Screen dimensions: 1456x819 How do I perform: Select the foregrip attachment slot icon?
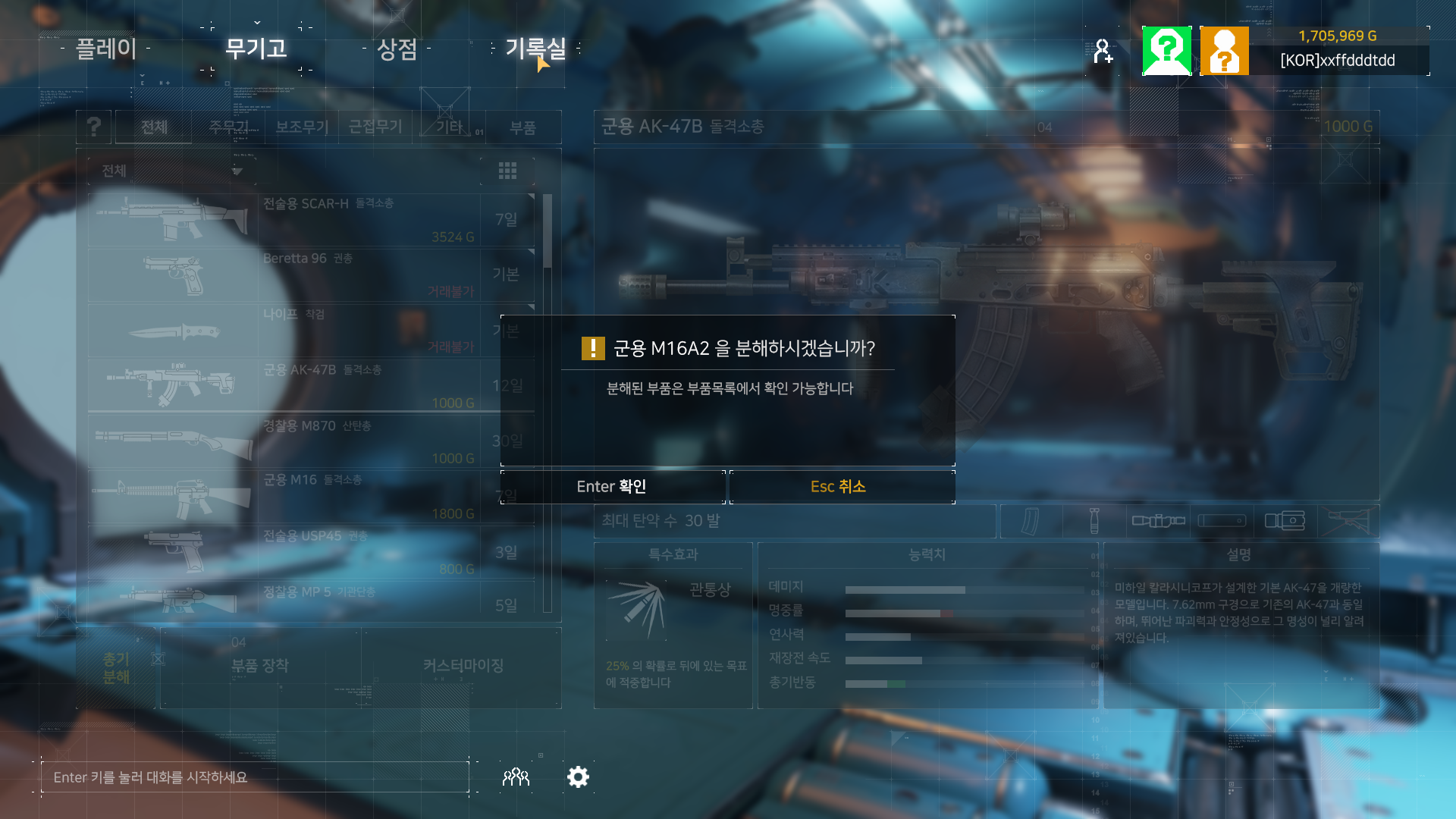click(1094, 521)
